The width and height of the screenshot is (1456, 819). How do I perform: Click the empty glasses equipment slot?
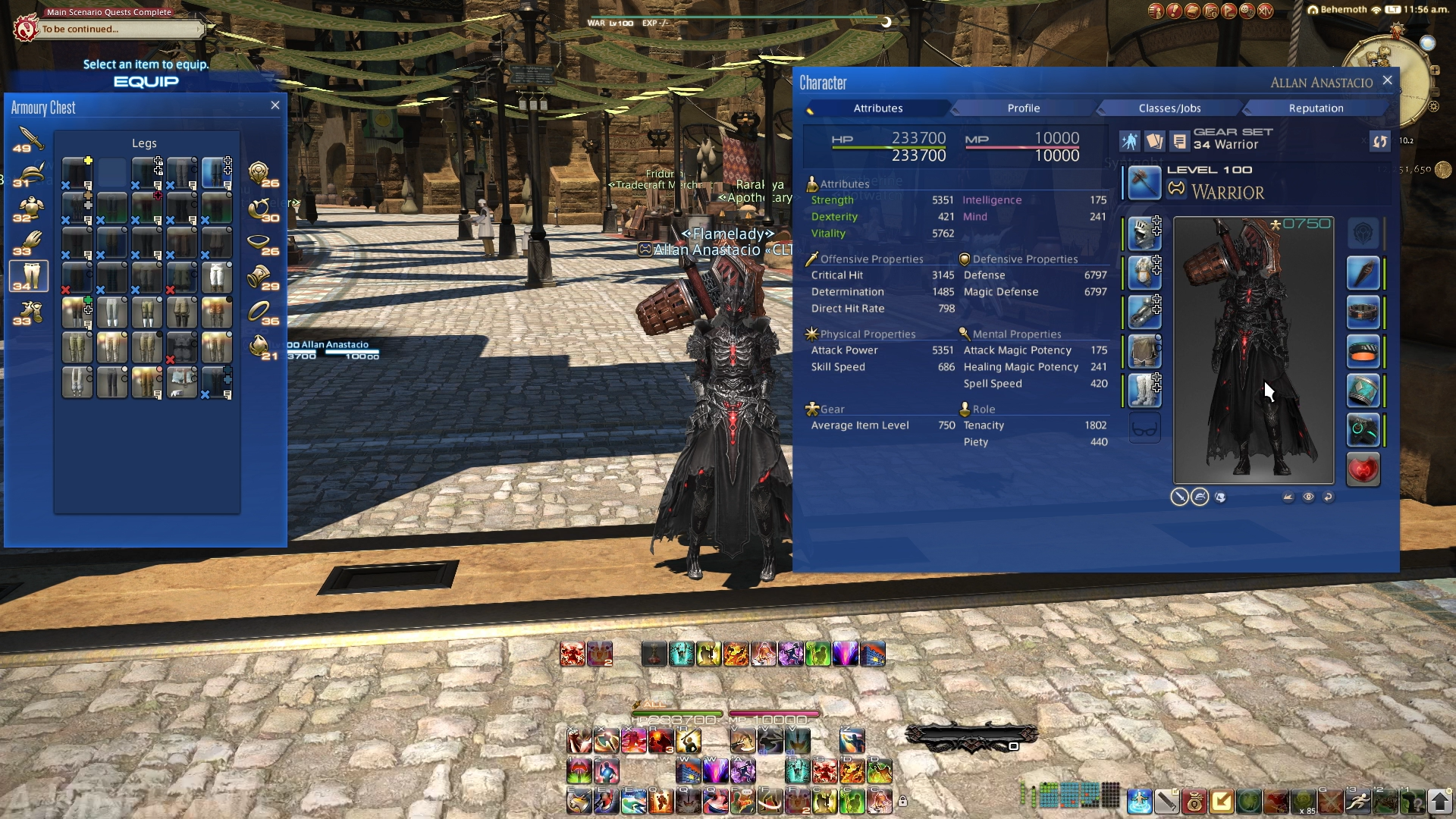click(1144, 429)
